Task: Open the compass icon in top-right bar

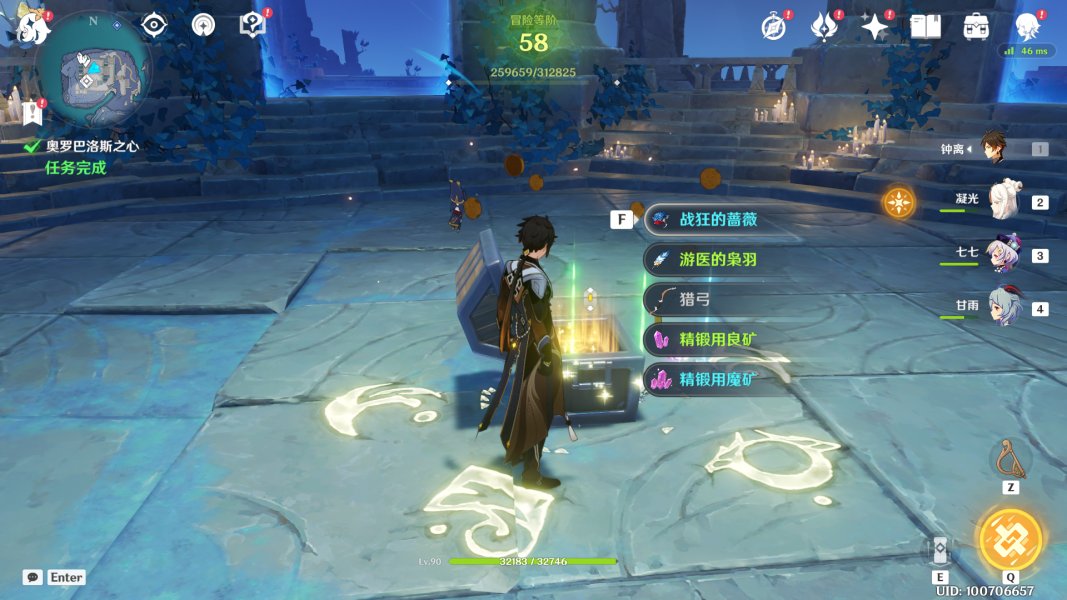Action: coord(773,27)
